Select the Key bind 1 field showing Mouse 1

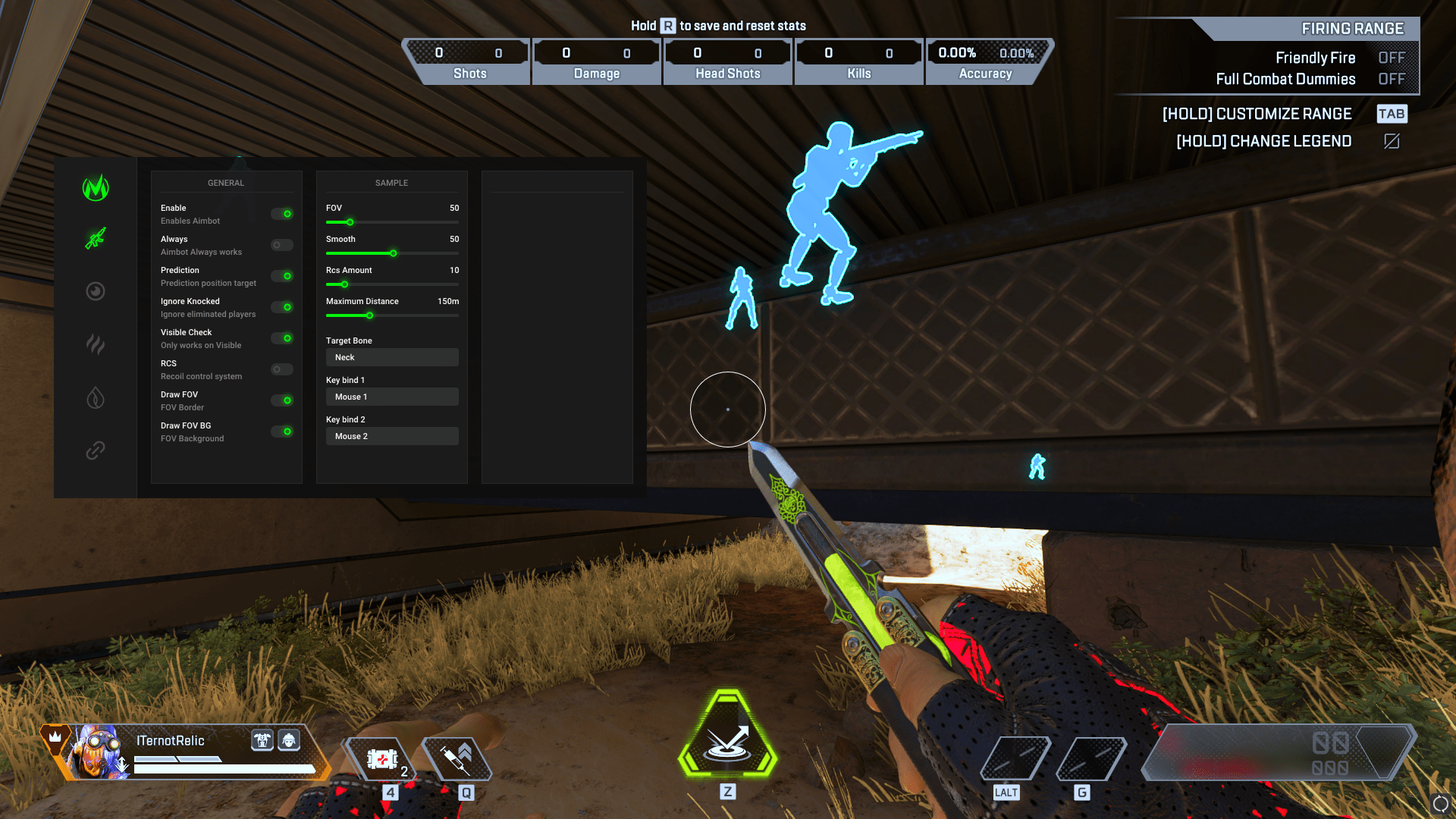[392, 397]
